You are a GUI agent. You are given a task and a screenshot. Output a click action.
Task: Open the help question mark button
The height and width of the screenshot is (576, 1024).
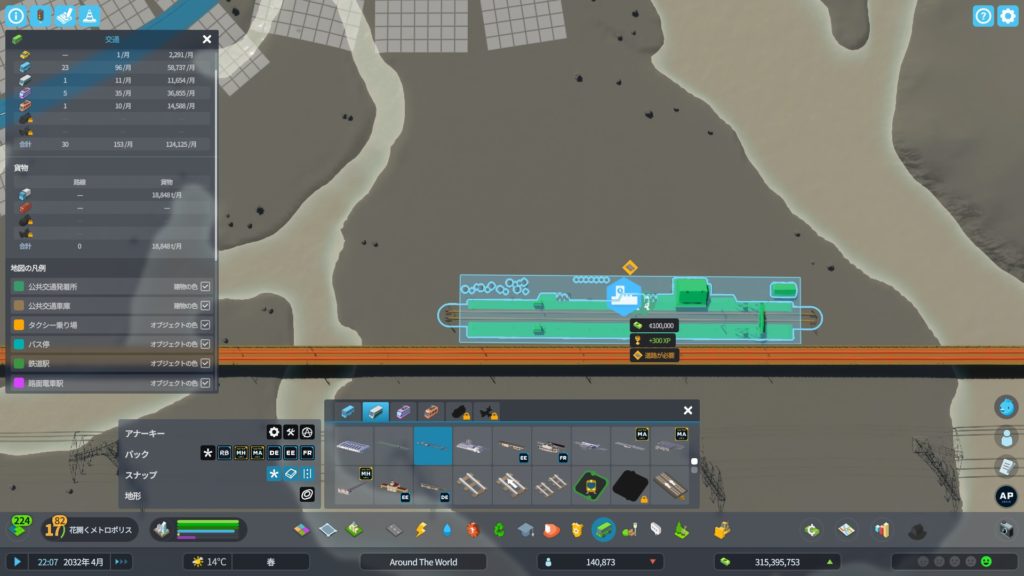[x=983, y=16]
